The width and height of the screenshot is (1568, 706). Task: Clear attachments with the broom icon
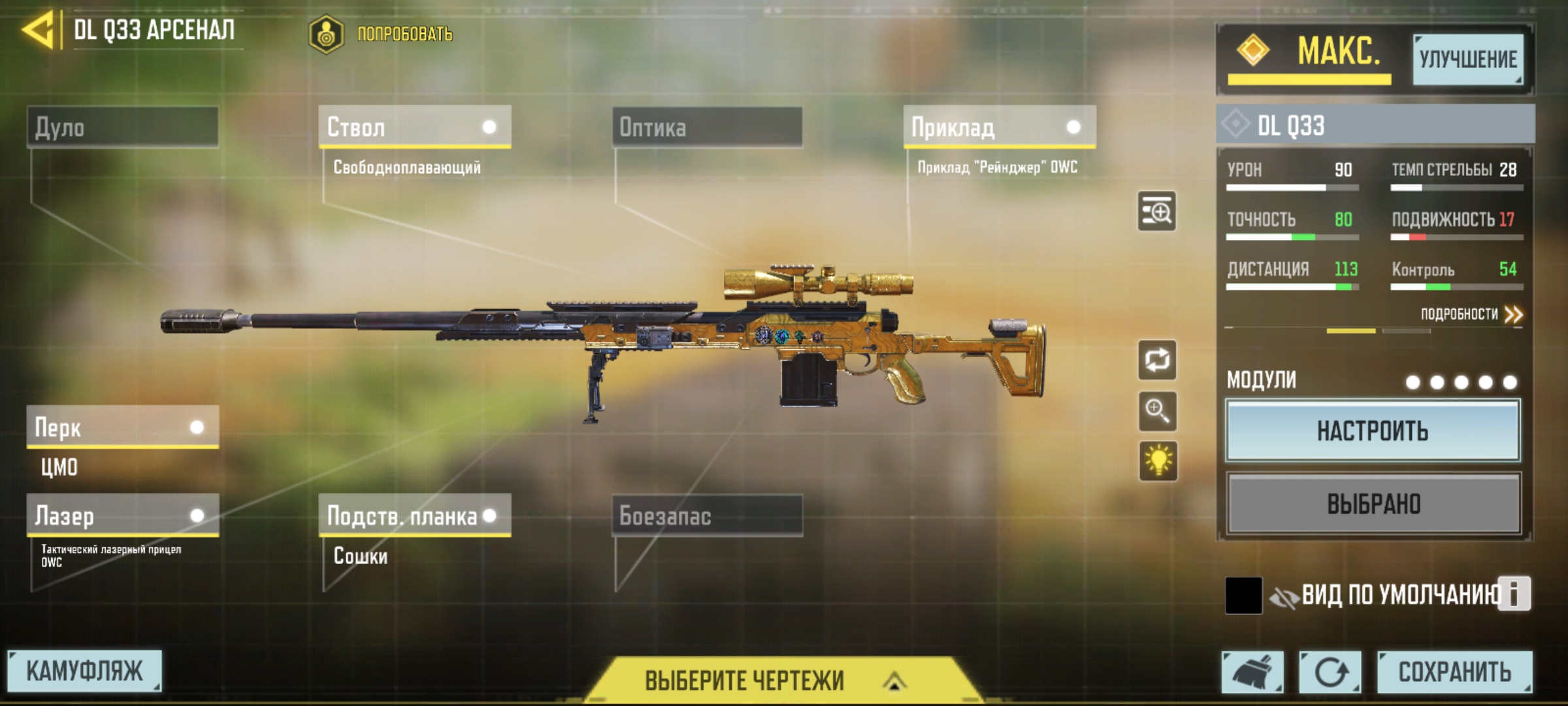[1252, 672]
